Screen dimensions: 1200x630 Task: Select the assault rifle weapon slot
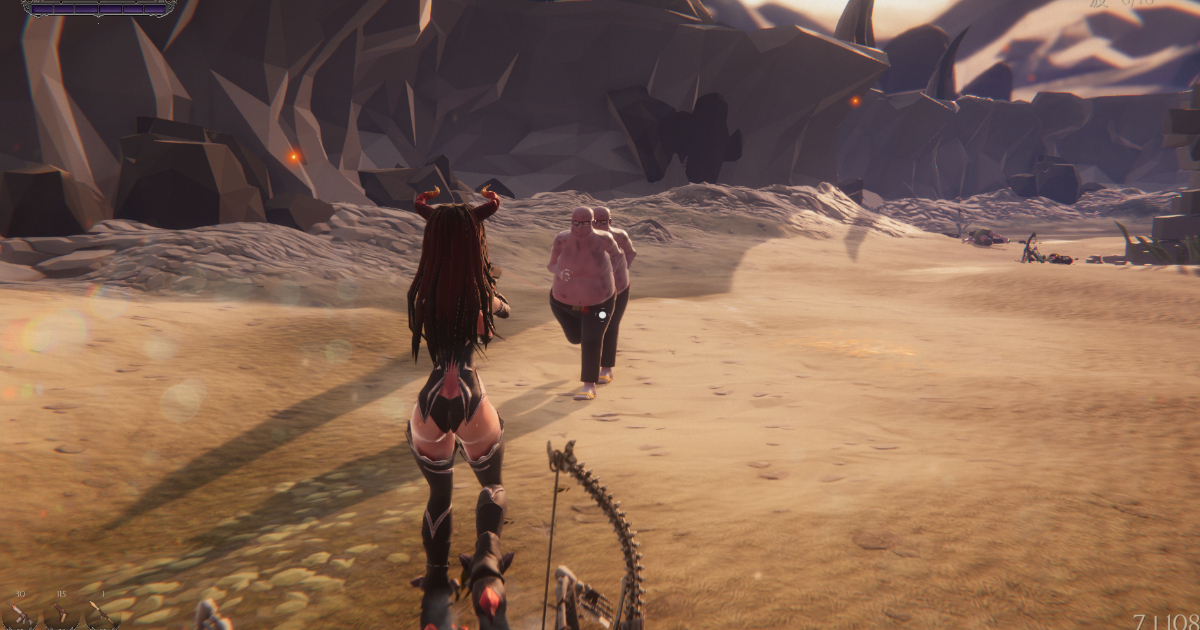pyautogui.click(x=20, y=615)
